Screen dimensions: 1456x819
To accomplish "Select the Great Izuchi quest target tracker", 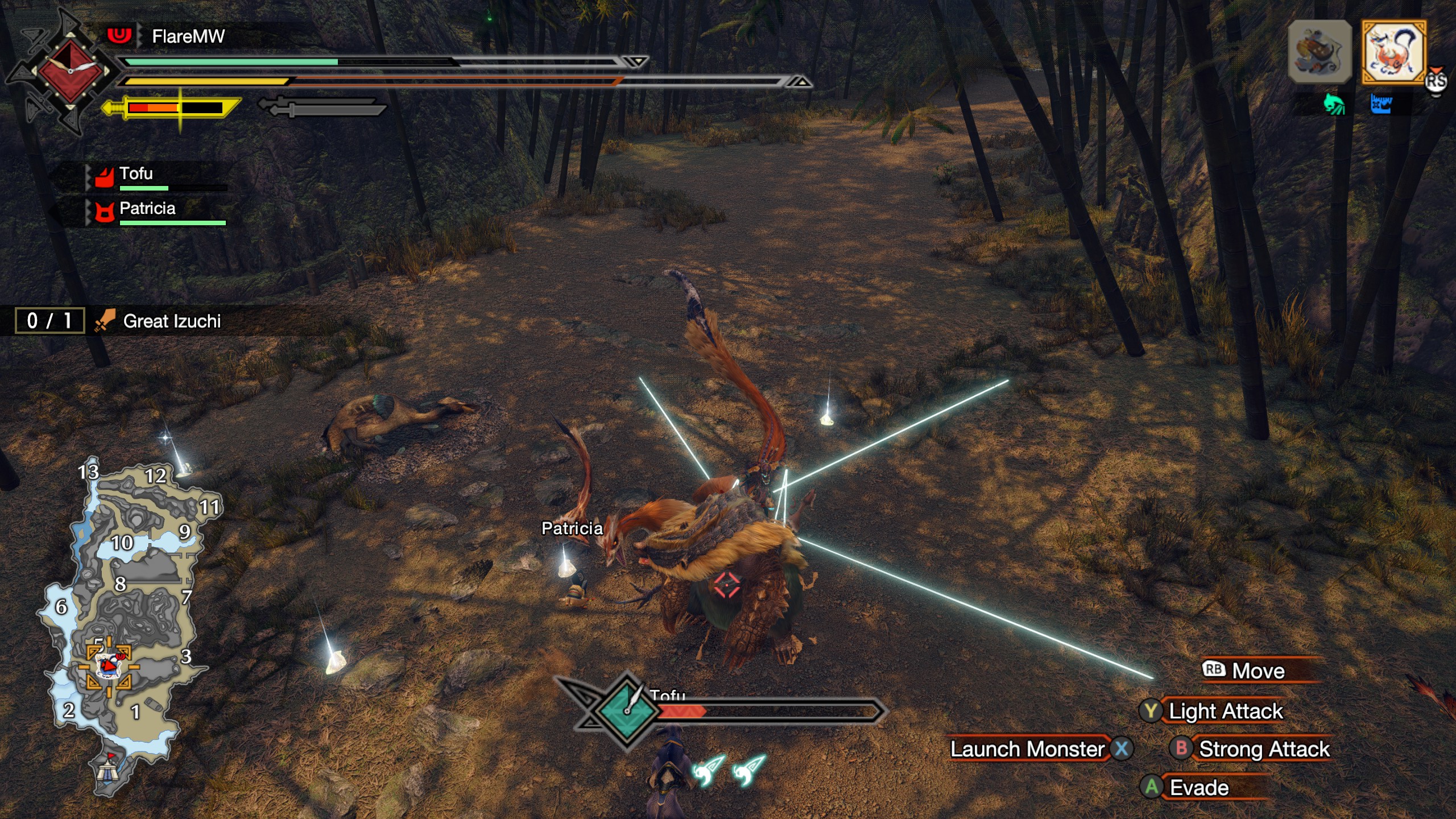I will (171, 321).
